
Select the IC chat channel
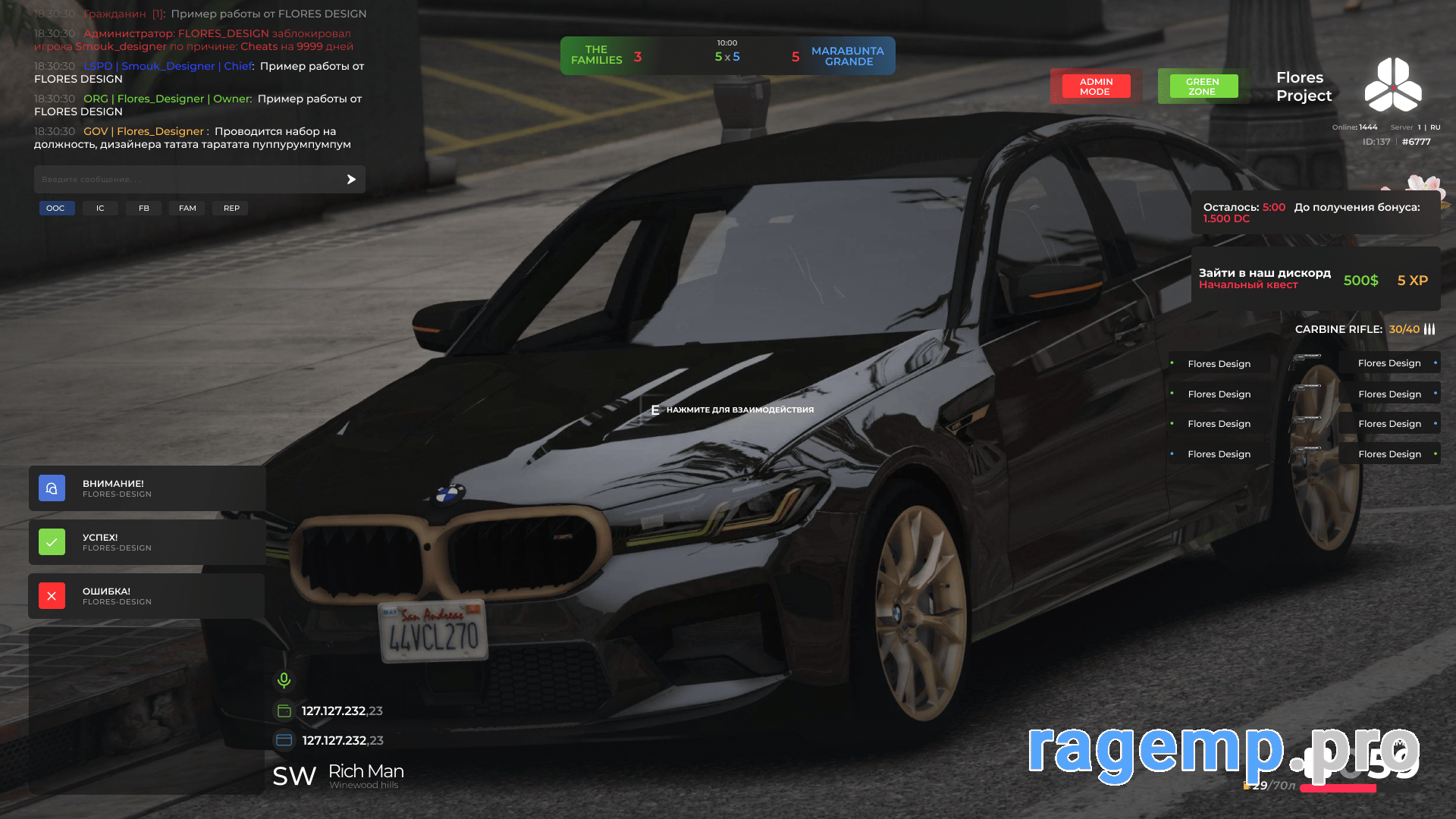coord(100,208)
